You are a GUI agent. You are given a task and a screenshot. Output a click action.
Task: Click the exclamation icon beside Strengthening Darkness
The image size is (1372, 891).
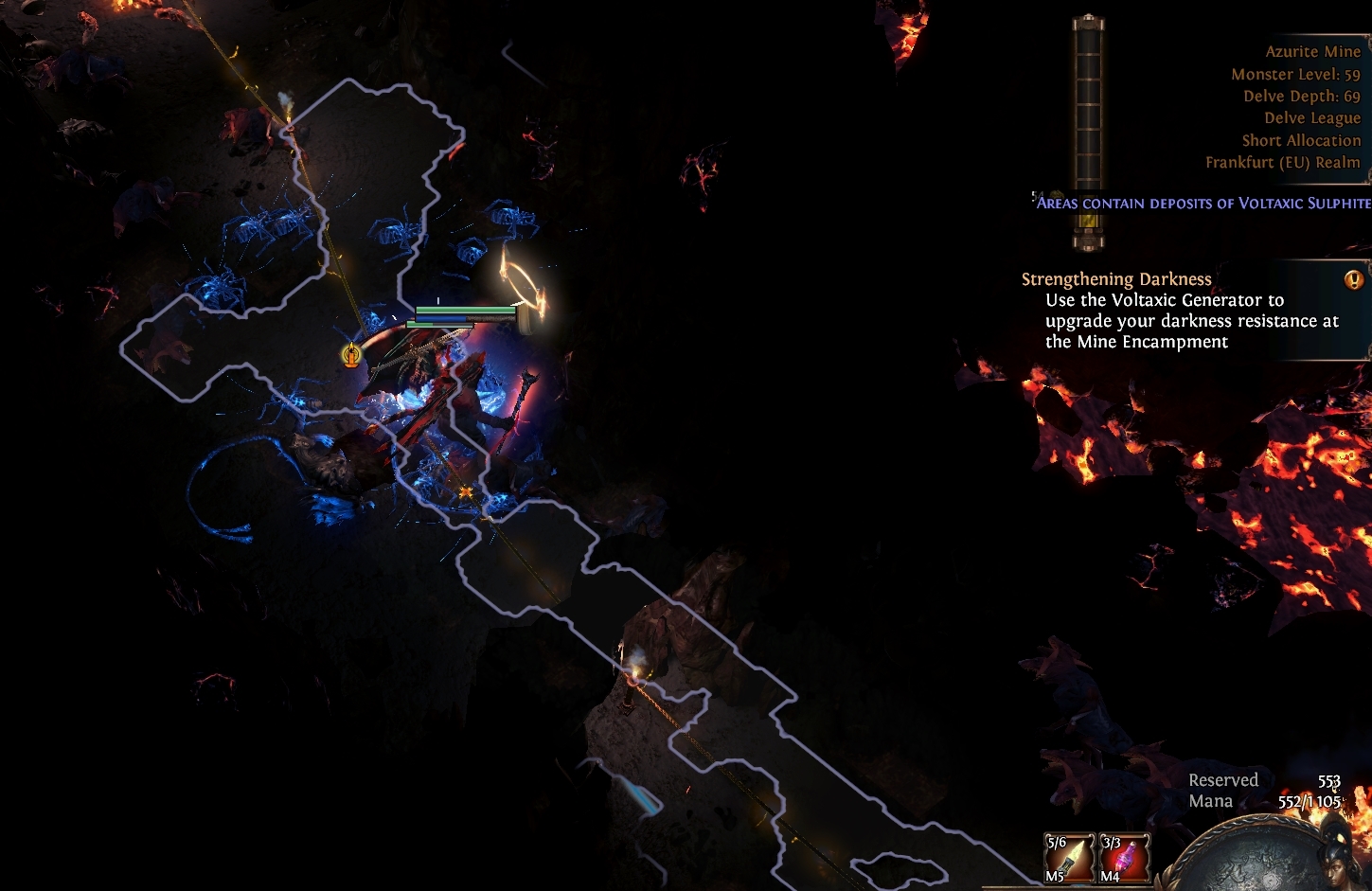coord(1354,276)
